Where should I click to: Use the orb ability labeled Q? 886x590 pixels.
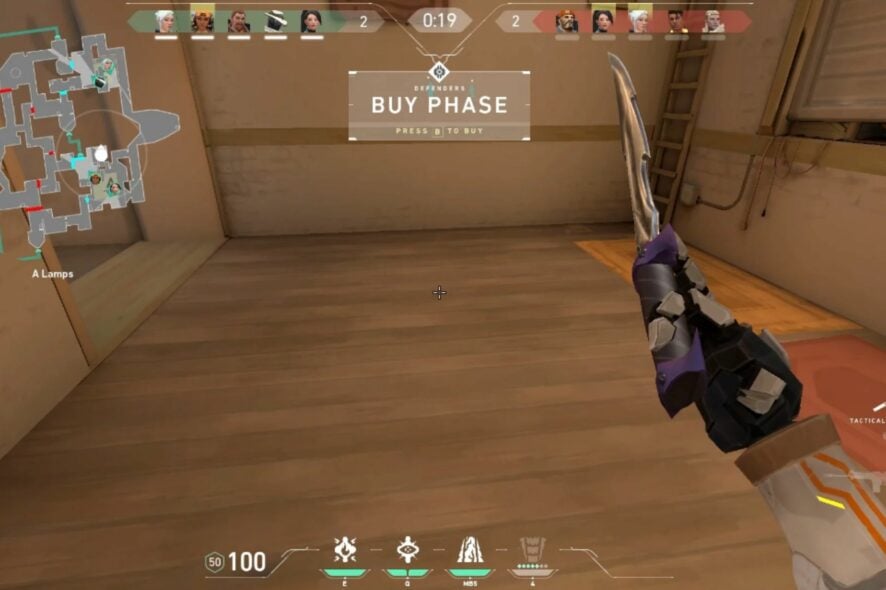point(407,550)
